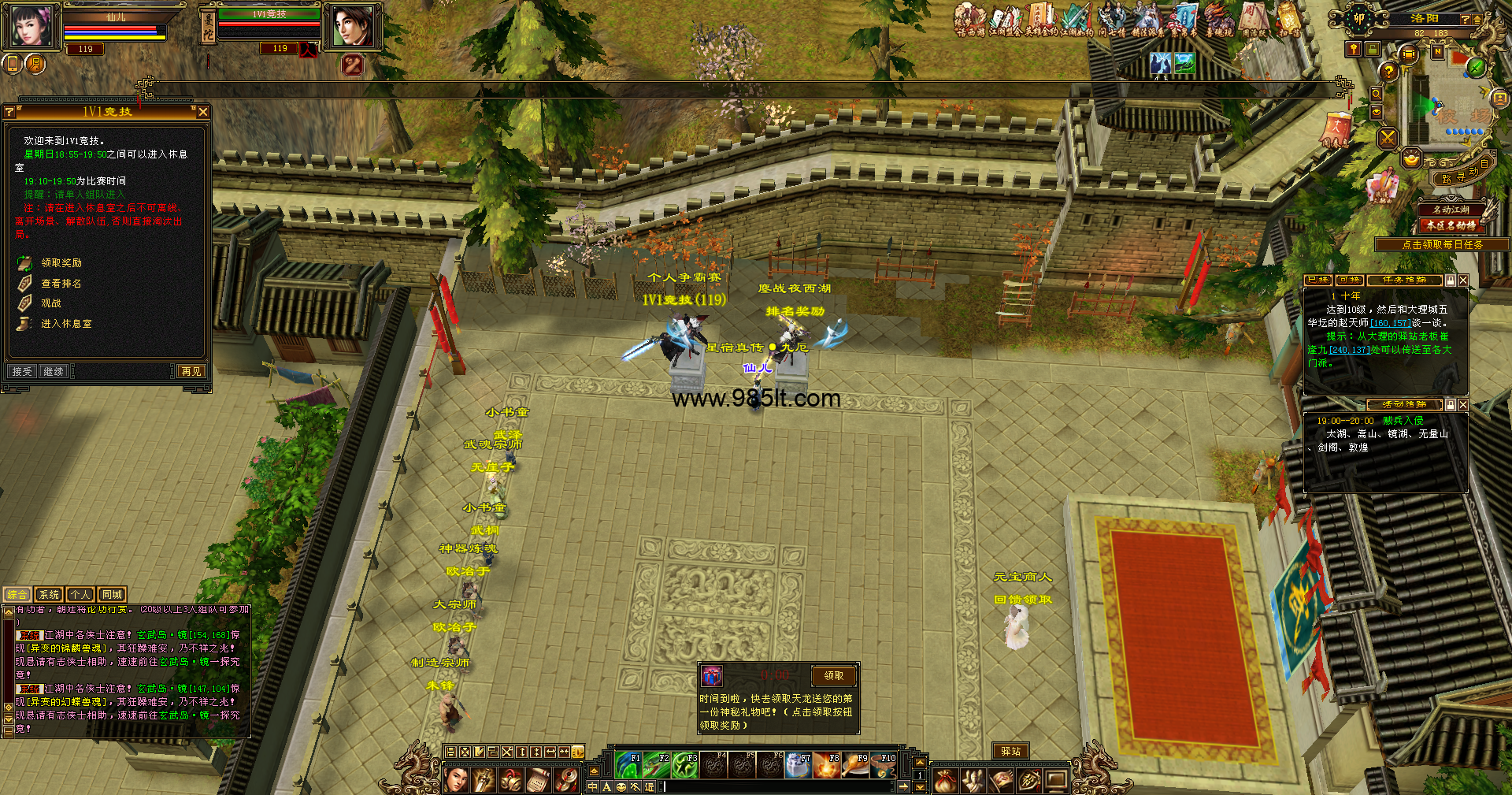Activate the fire skill on F8
Image resolution: width=1512 pixels, height=795 pixels.
coord(827,765)
